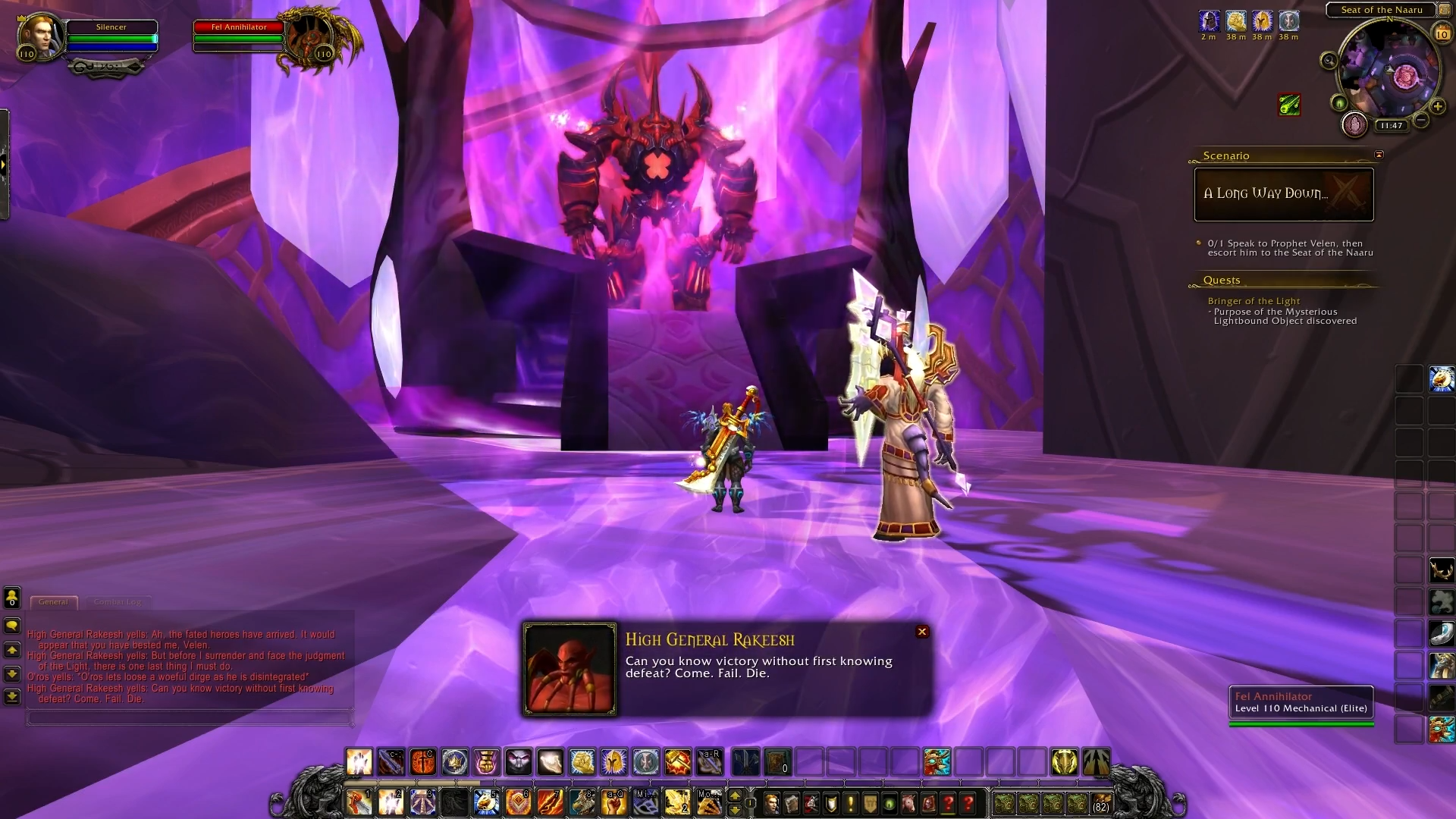Zoom in the minimap with plus button

point(1437,107)
